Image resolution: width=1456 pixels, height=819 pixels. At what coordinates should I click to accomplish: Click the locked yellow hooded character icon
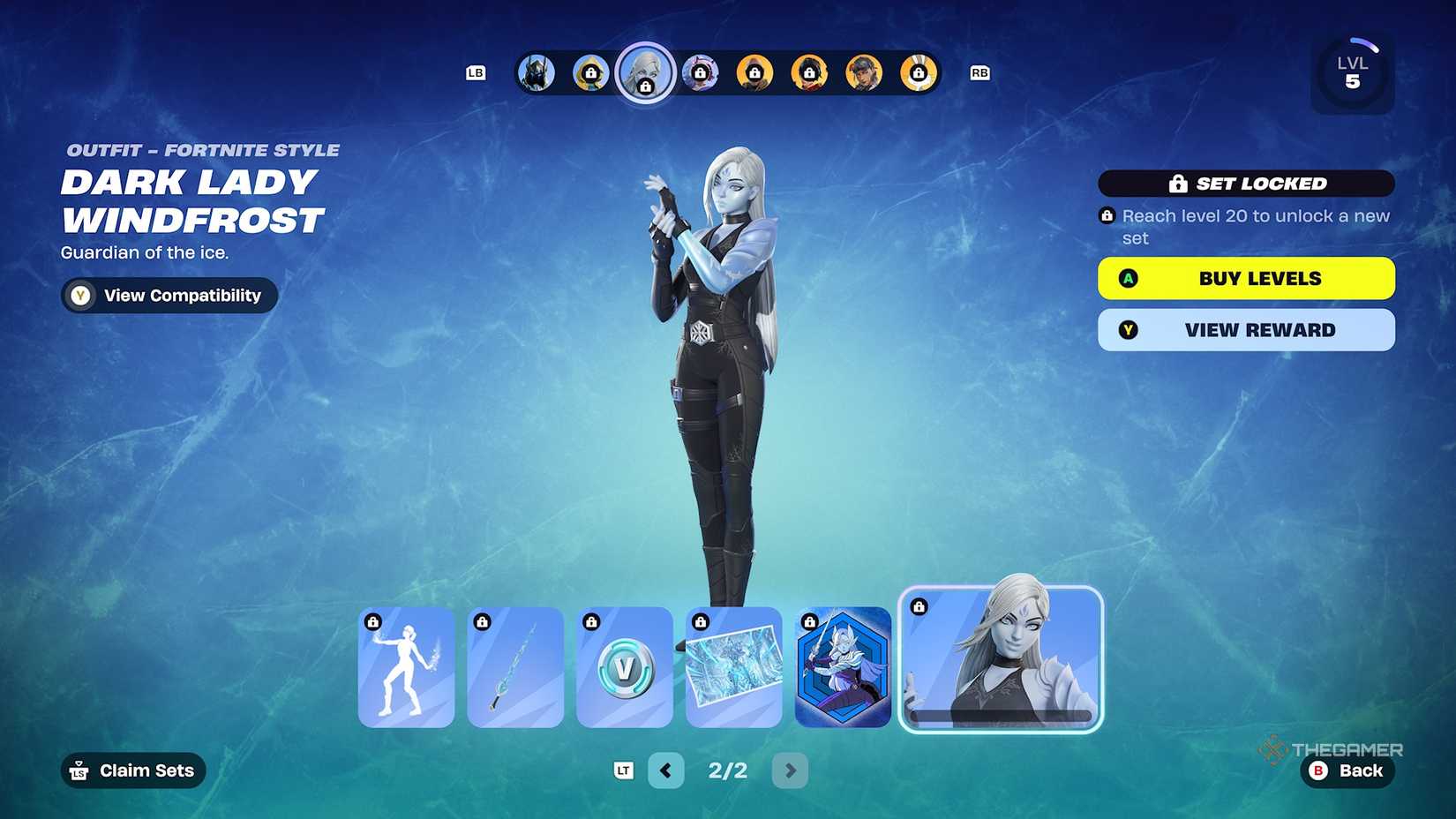tap(591, 73)
